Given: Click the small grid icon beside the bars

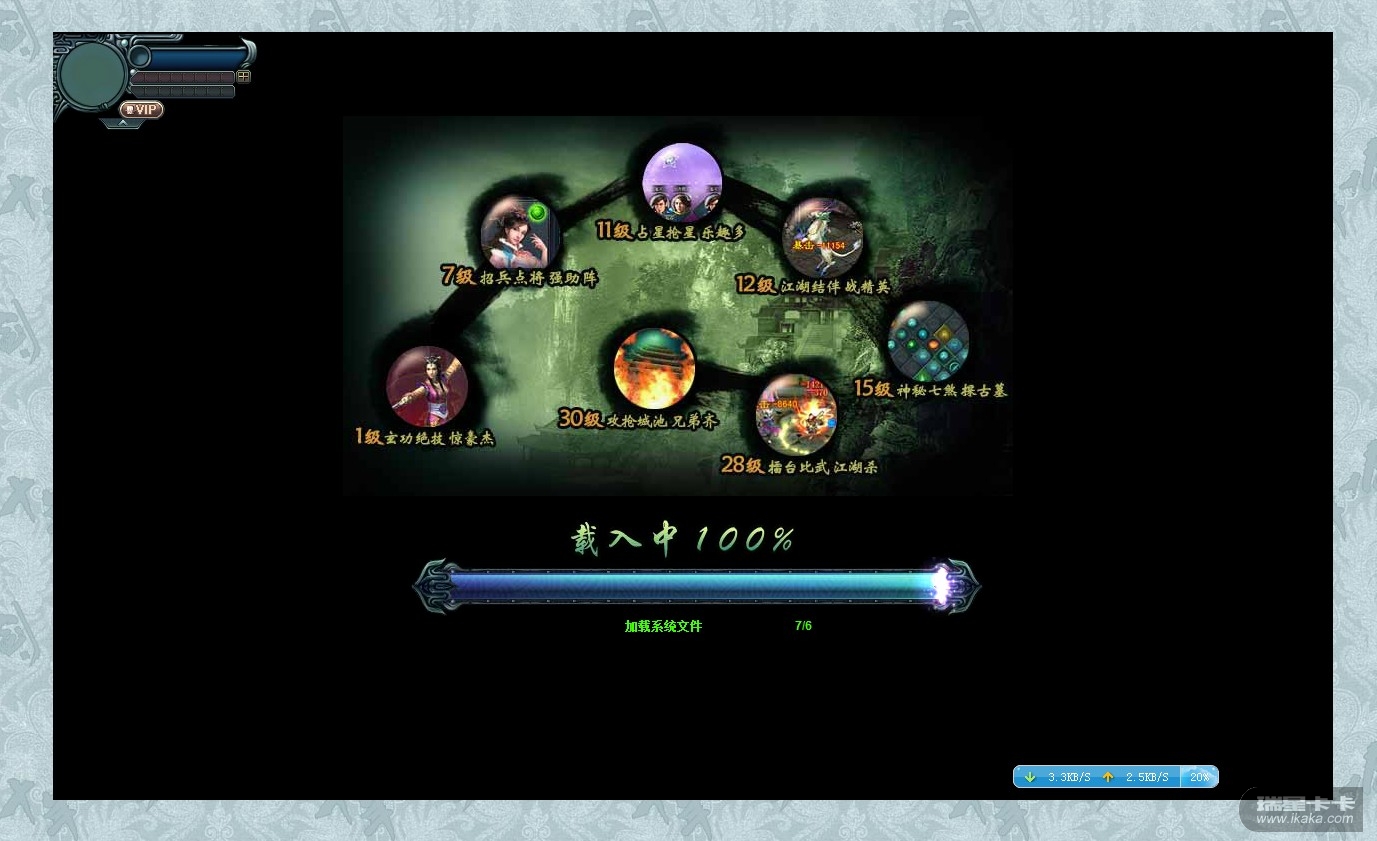Looking at the screenshot, I should click(243, 76).
